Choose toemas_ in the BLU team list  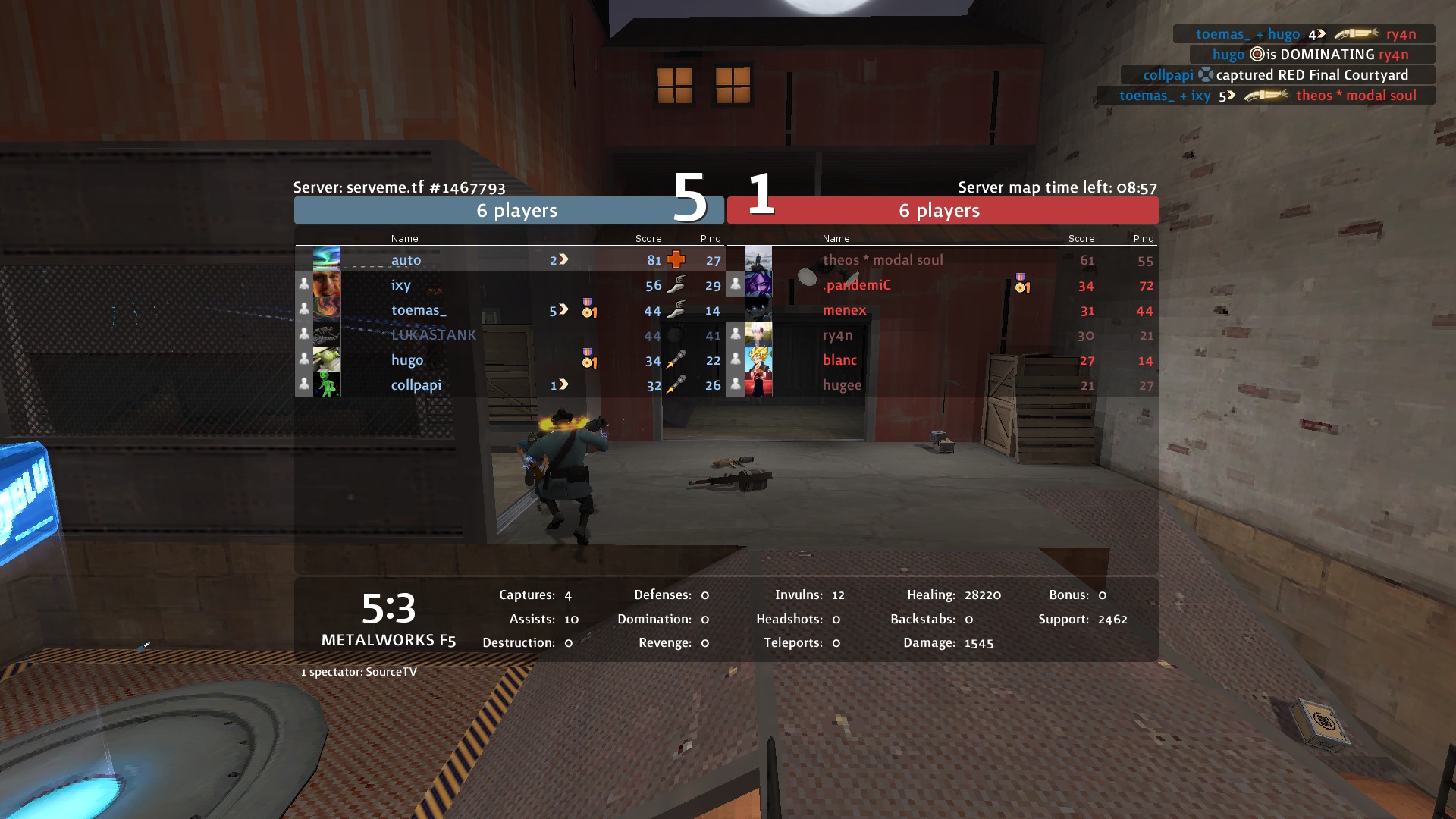coord(419,310)
